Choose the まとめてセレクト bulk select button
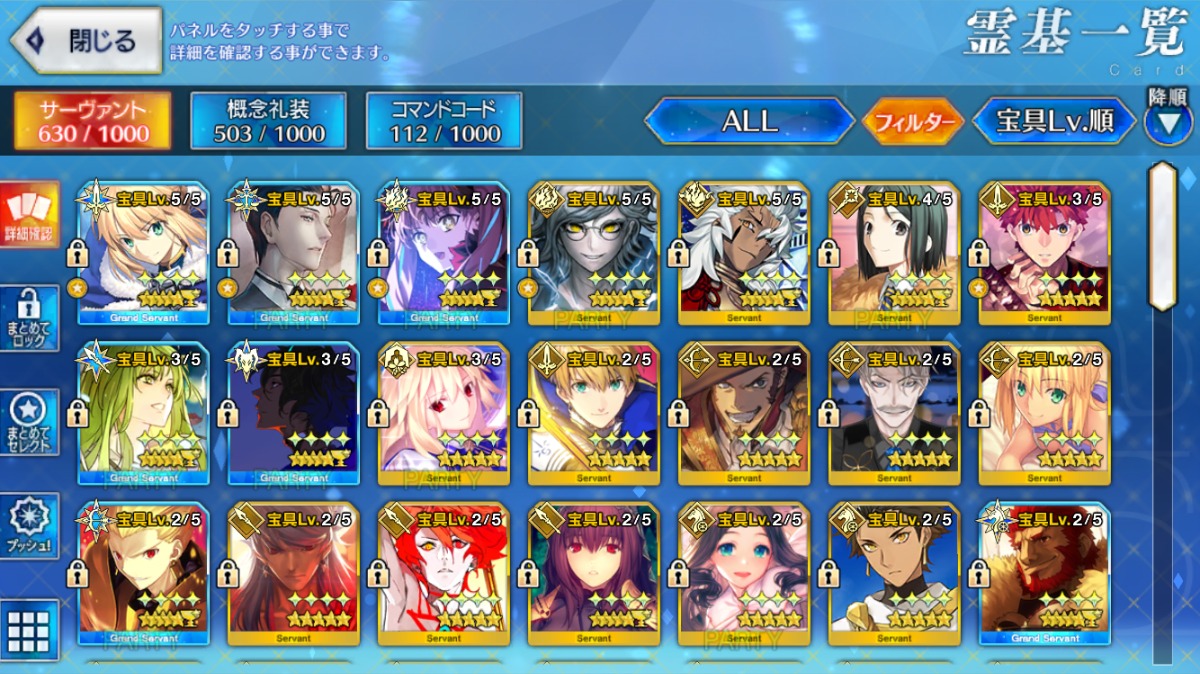Screen dimensions: 1200x674 click(x=29, y=421)
